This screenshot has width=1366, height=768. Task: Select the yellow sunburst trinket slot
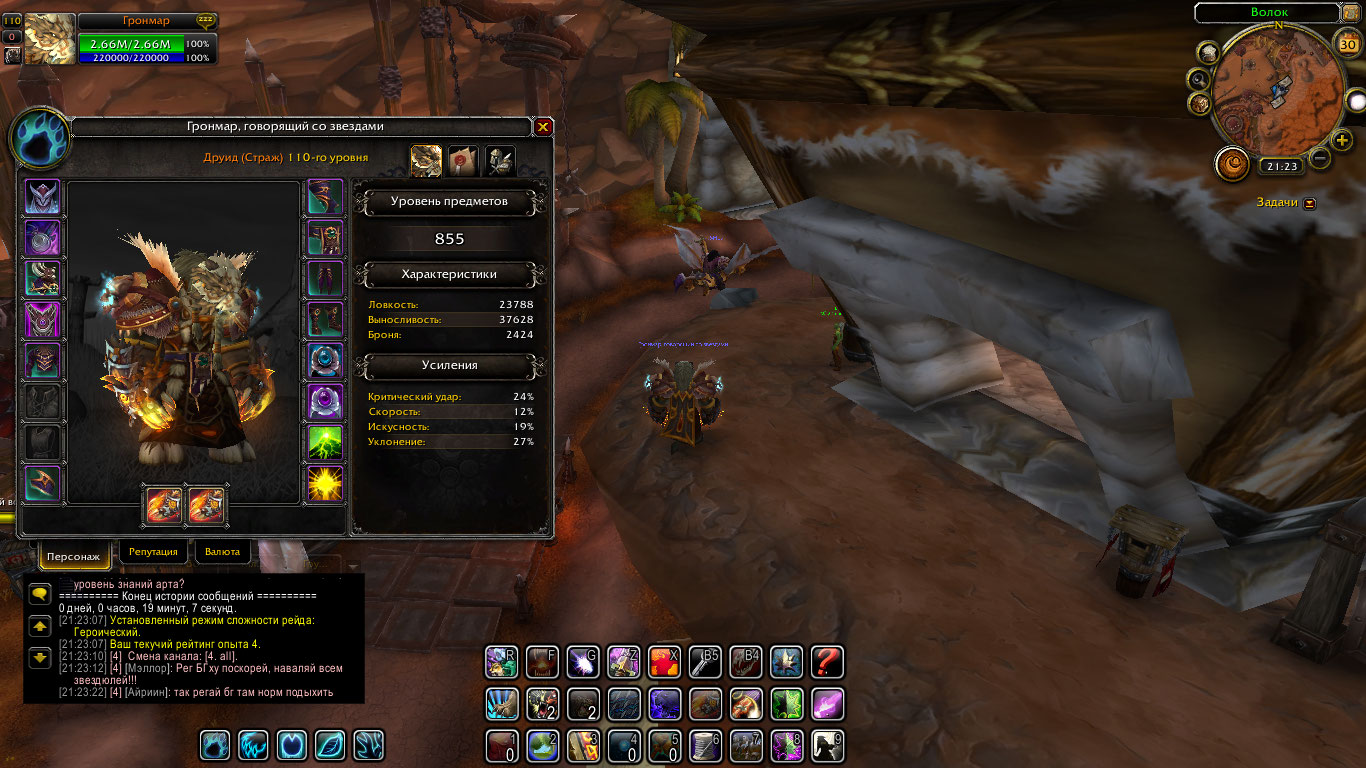click(x=325, y=484)
